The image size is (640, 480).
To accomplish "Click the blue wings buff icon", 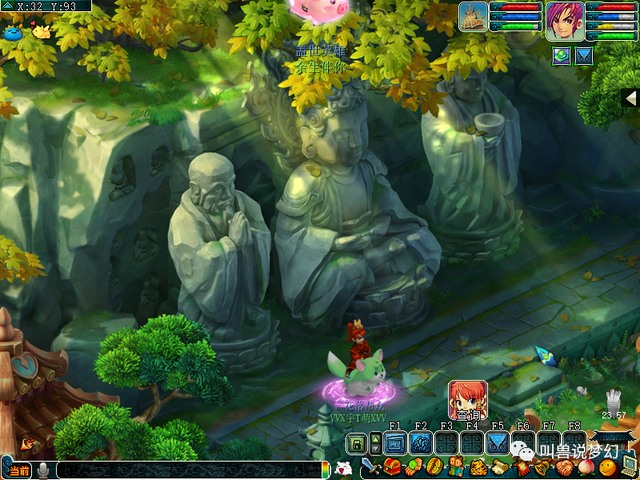I will pyautogui.click(x=584, y=55).
